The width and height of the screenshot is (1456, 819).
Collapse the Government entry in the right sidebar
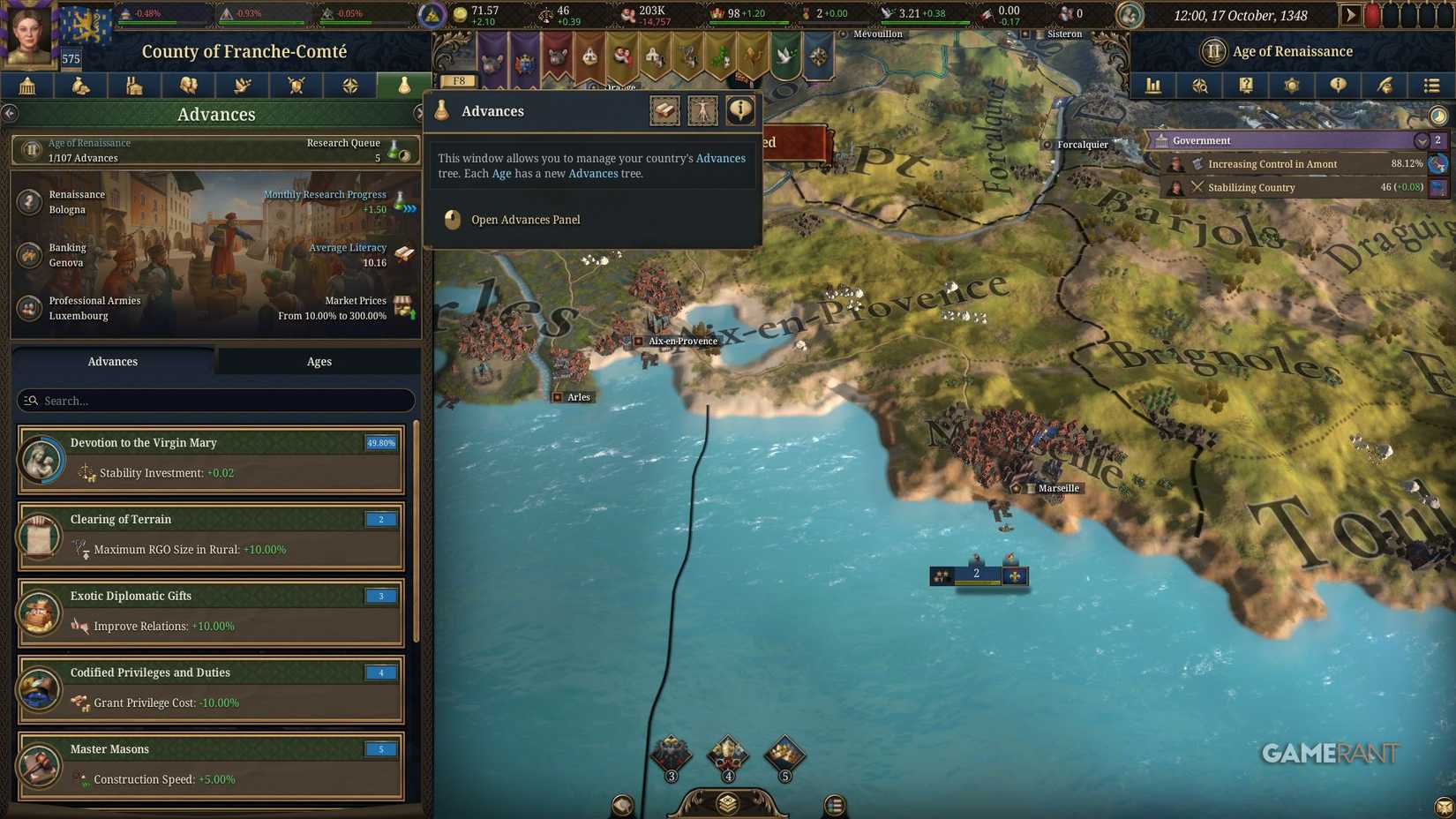tap(1422, 139)
